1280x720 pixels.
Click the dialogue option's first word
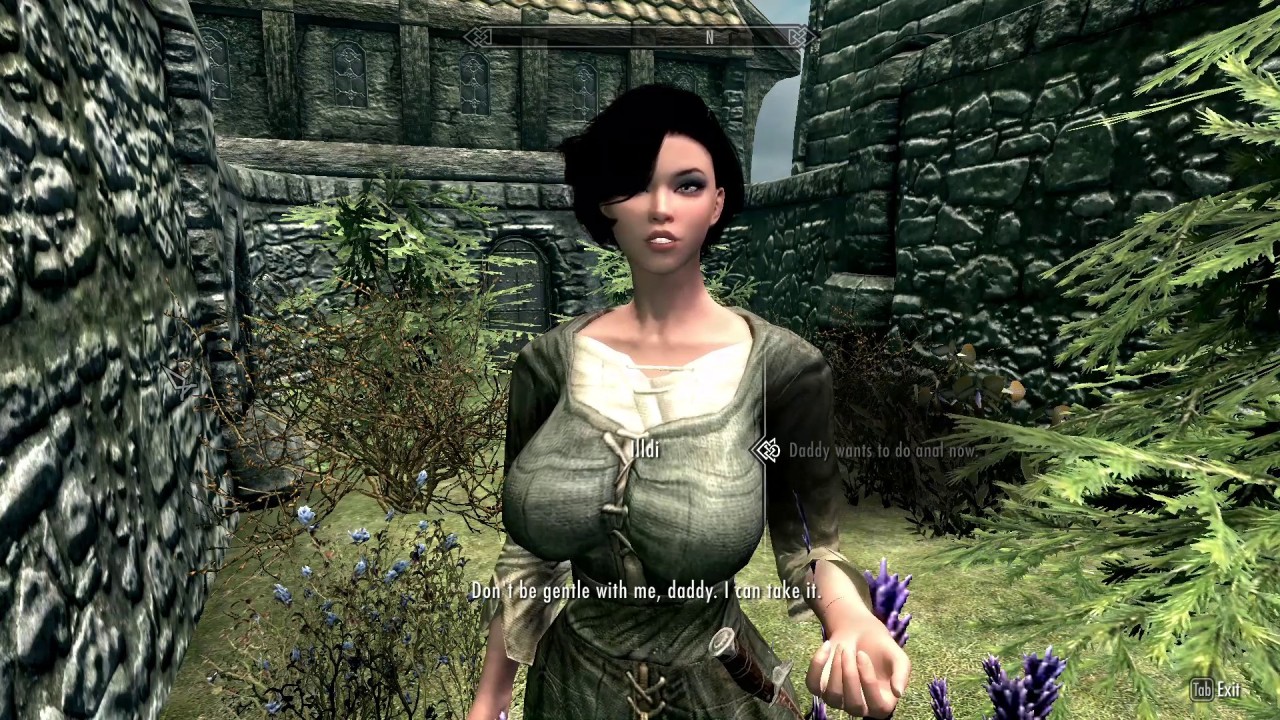[810, 450]
